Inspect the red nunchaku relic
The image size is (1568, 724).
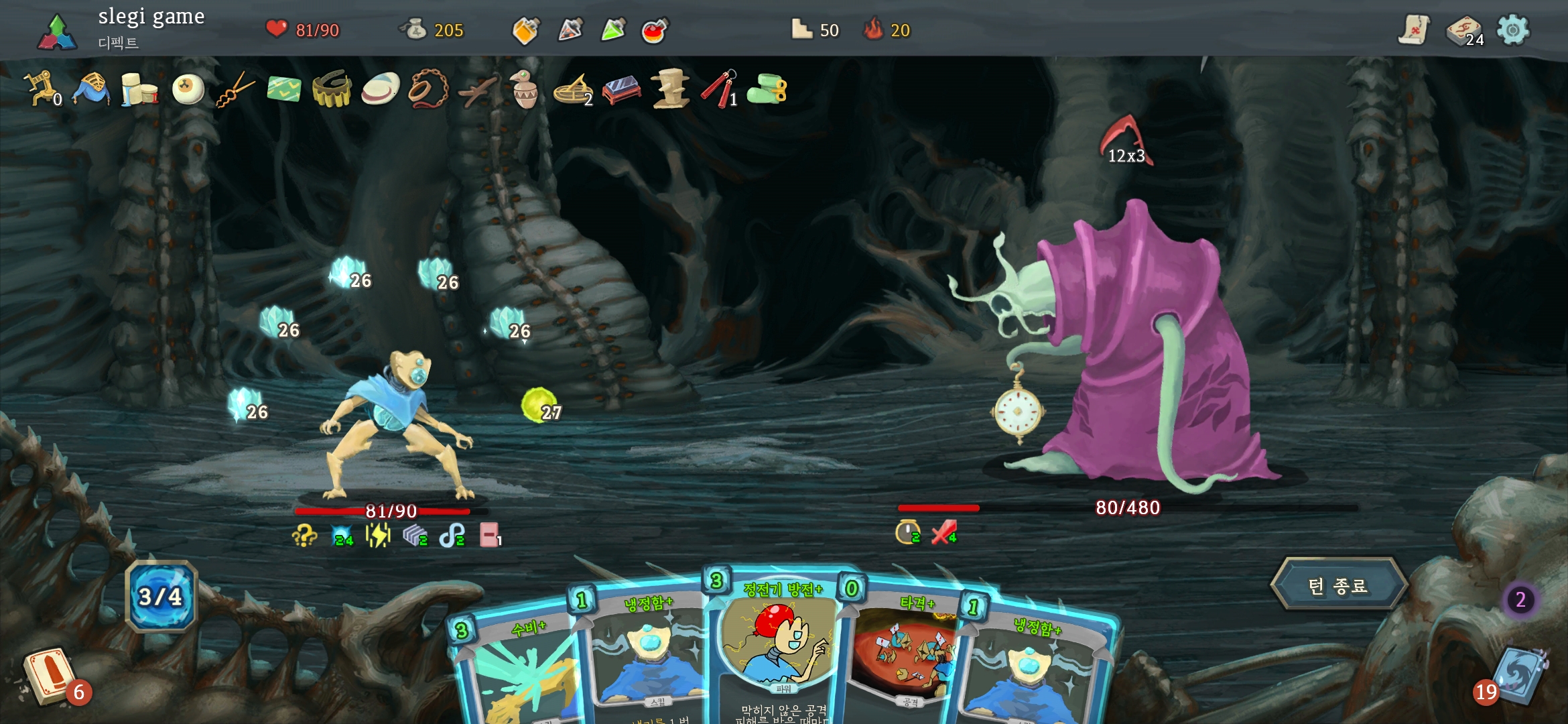click(718, 89)
